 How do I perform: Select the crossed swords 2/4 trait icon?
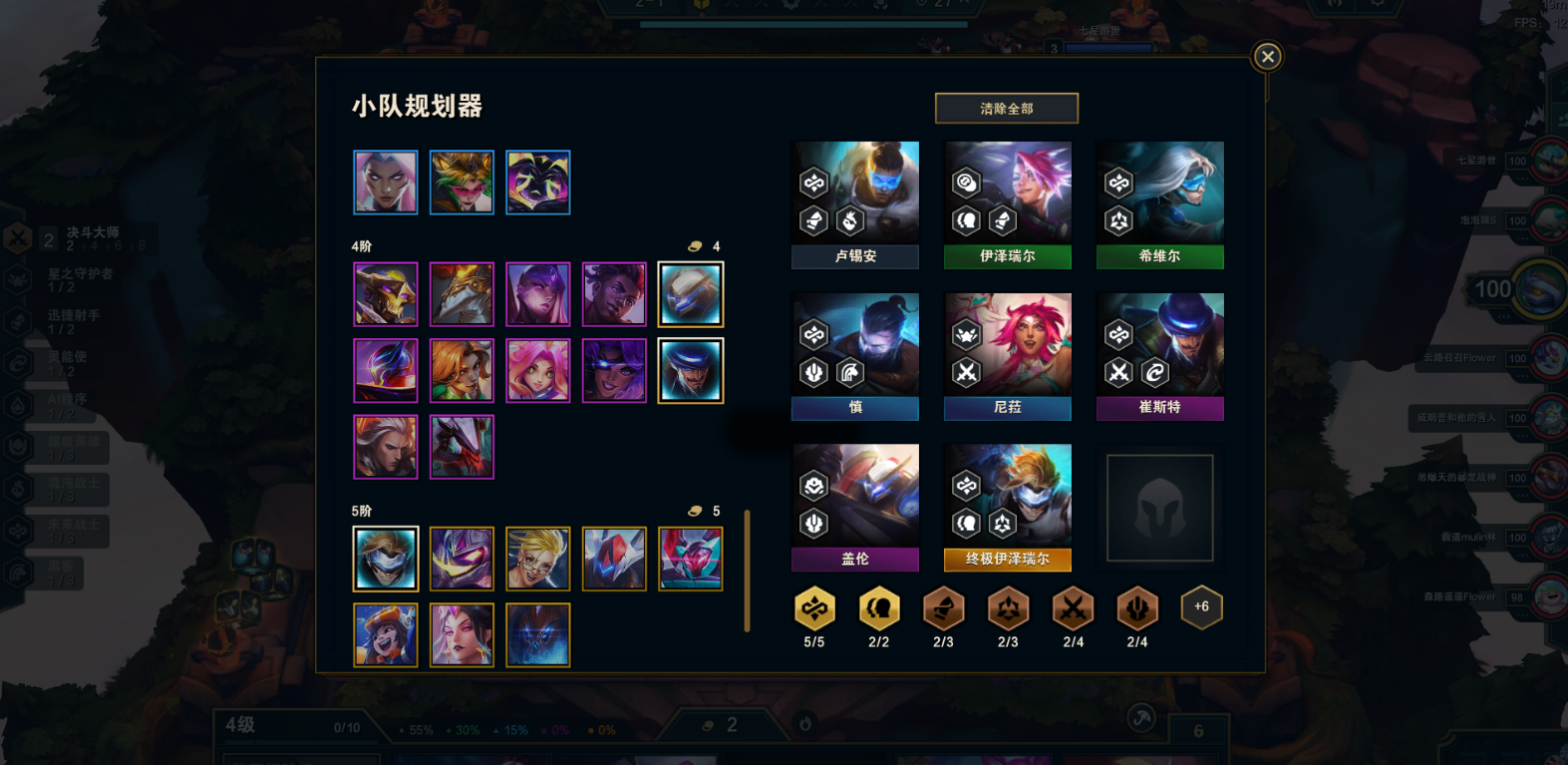coord(1073,608)
